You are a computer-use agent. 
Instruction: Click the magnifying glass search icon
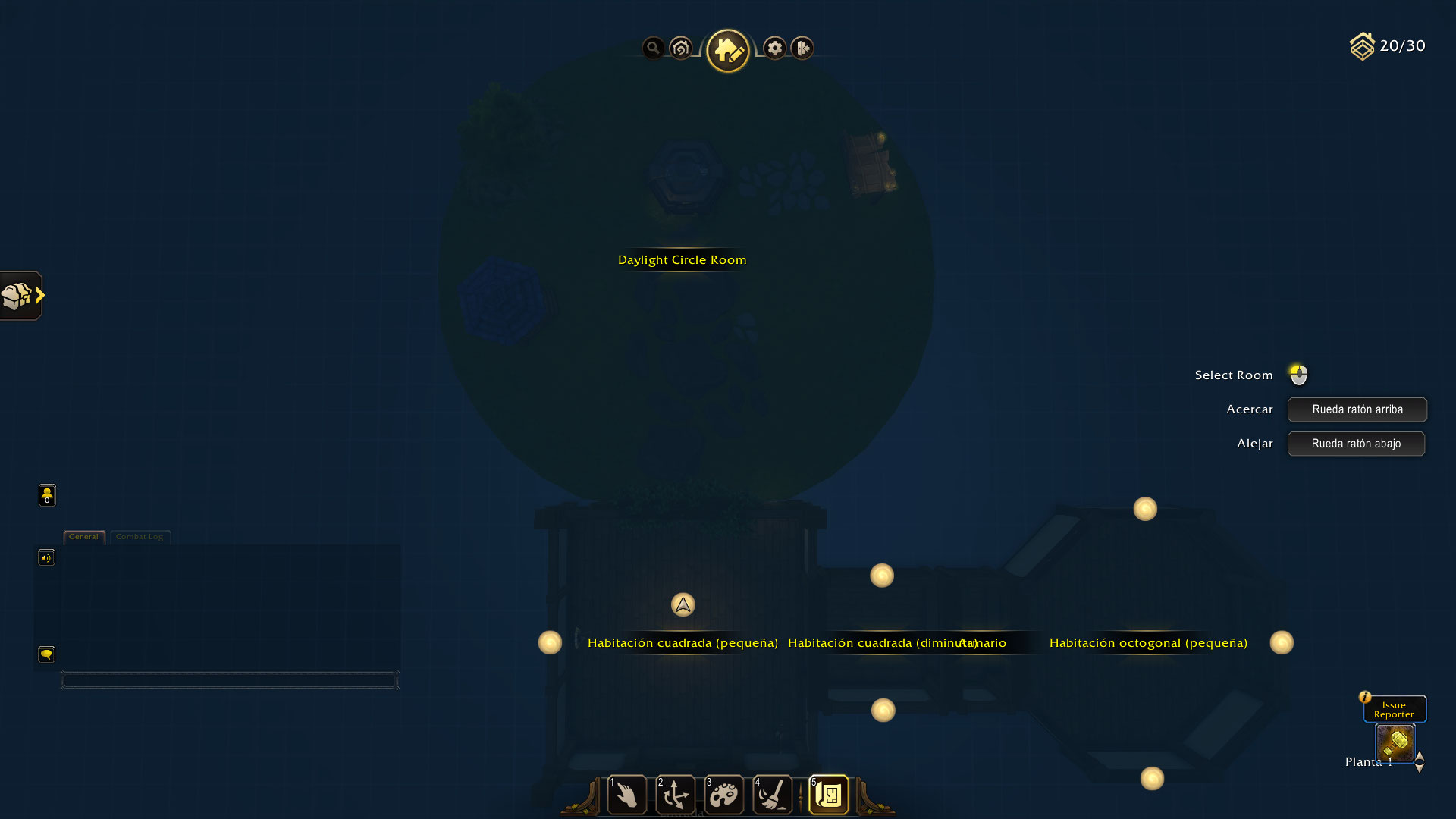click(x=653, y=49)
